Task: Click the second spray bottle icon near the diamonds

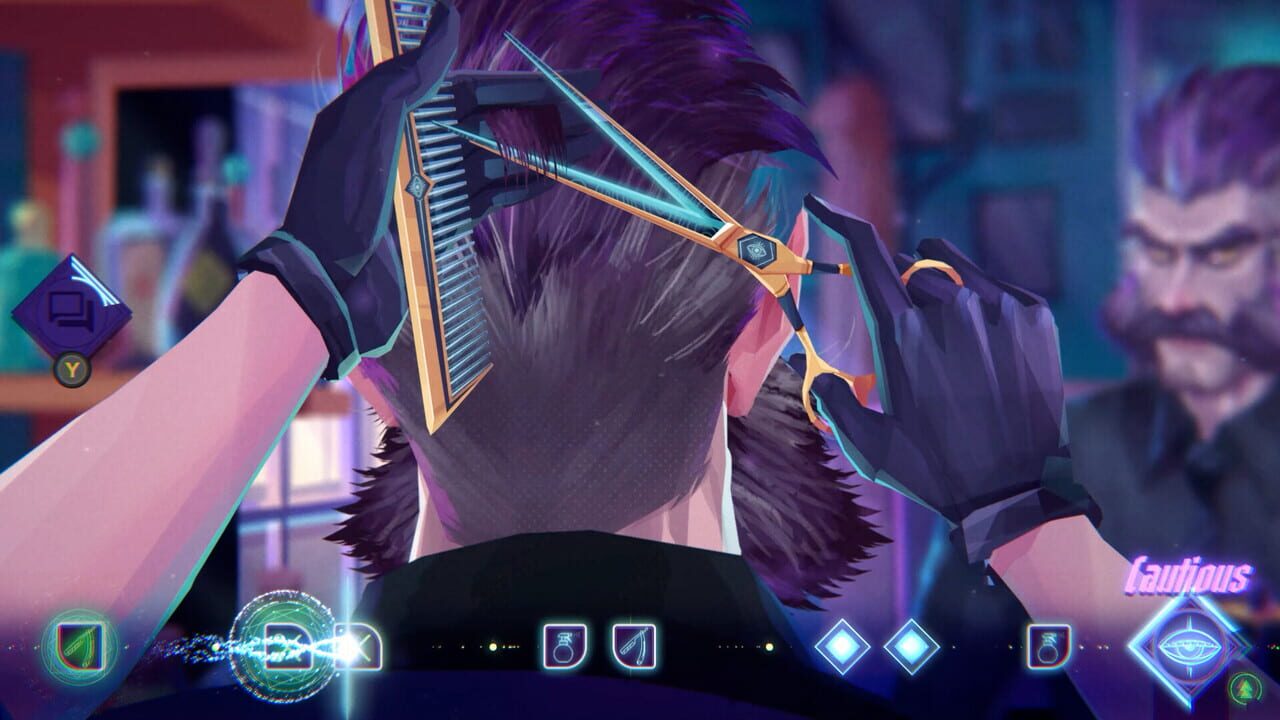Action: 1047,645
